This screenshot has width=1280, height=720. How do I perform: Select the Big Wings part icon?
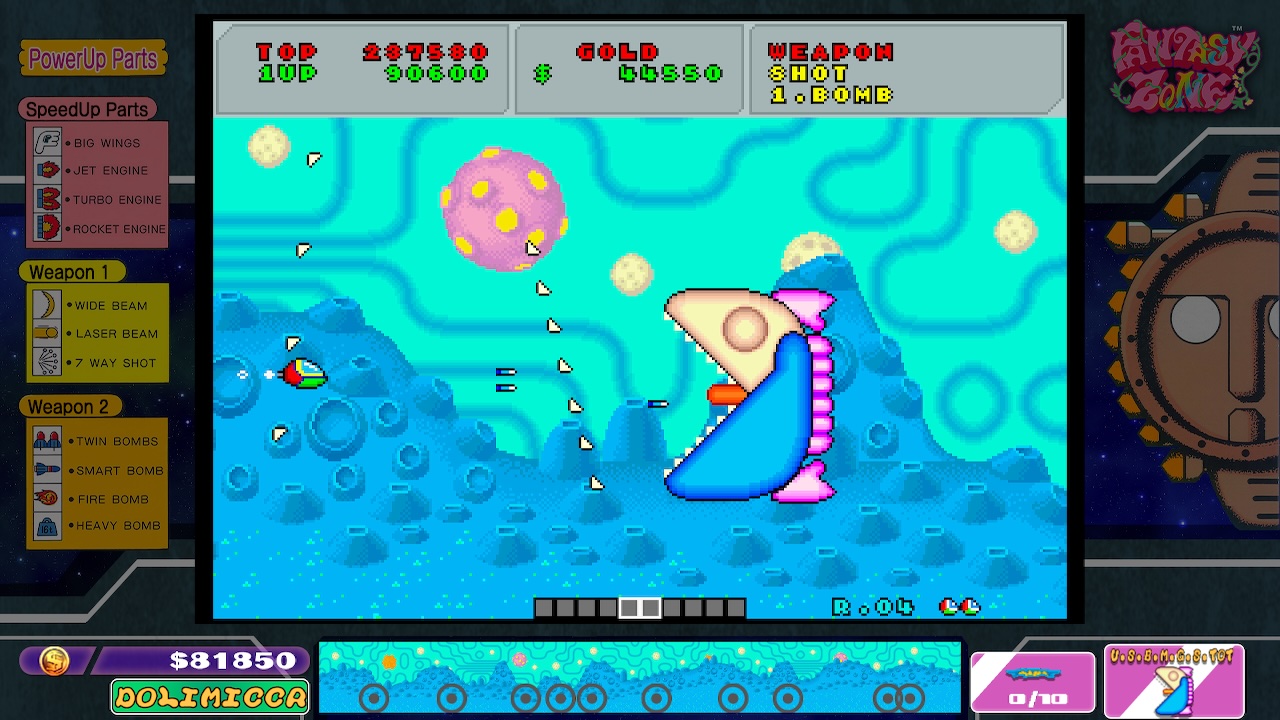pyautogui.click(x=49, y=142)
